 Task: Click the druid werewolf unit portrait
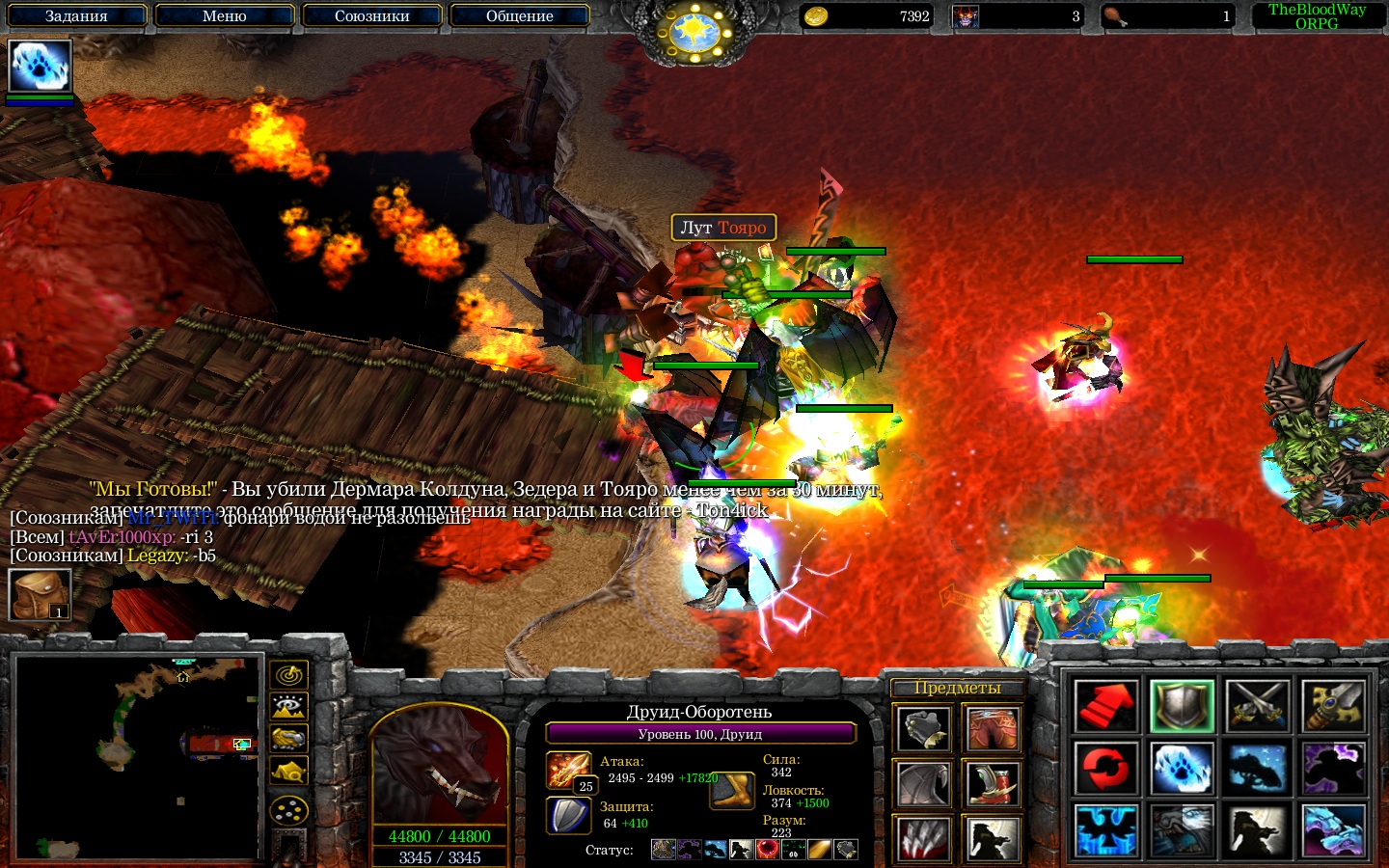coord(439,767)
